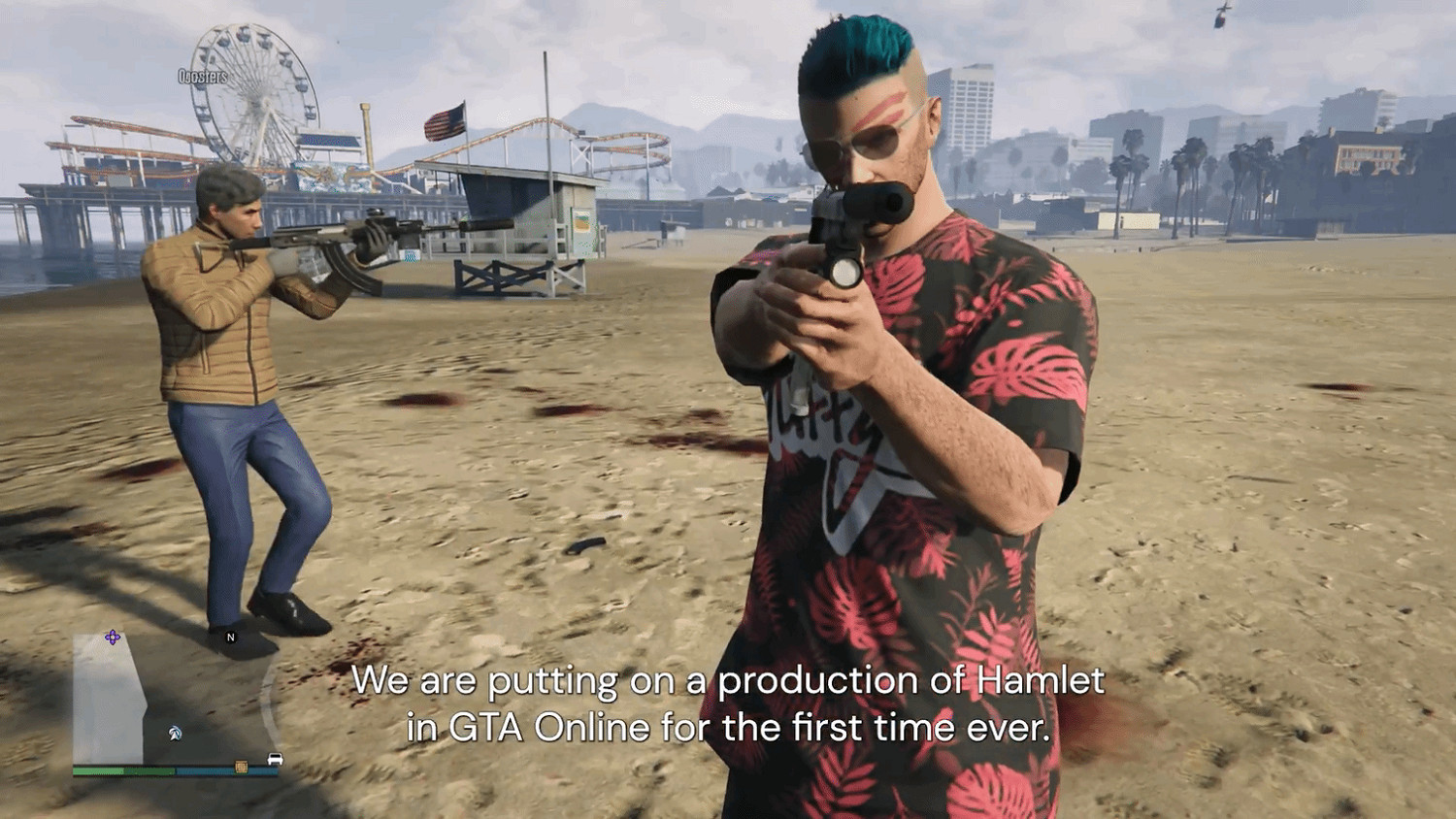Click the American flag on the lifeguard station
The width and height of the screenshot is (1456, 819).
tap(447, 120)
